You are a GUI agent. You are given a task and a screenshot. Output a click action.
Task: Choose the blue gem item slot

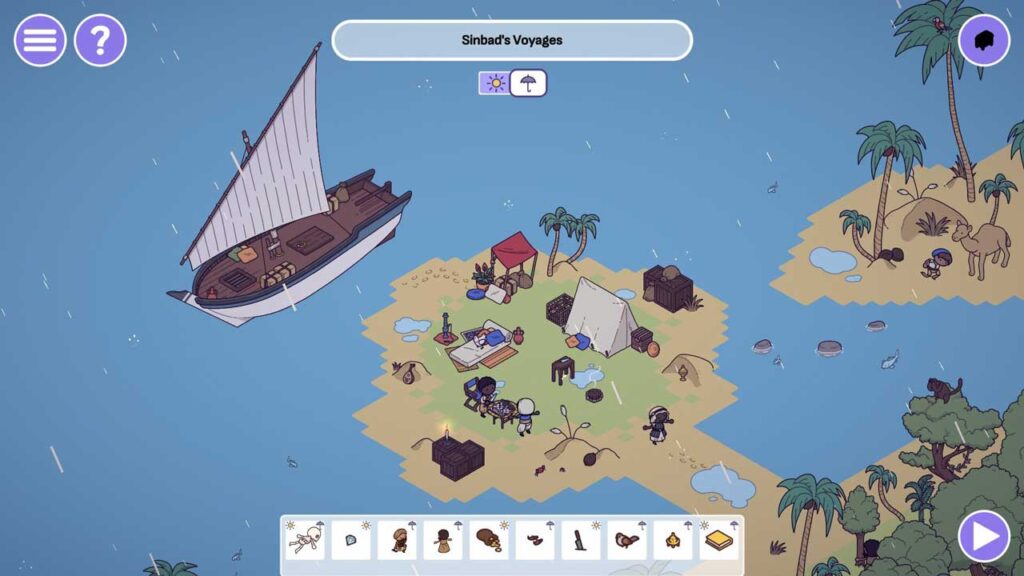point(351,540)
